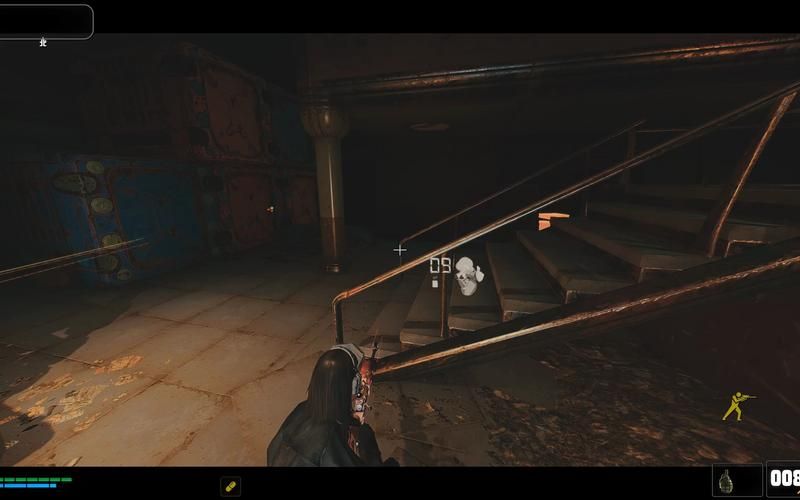Click the yellow standing soldier stance icon

(737, 403)
